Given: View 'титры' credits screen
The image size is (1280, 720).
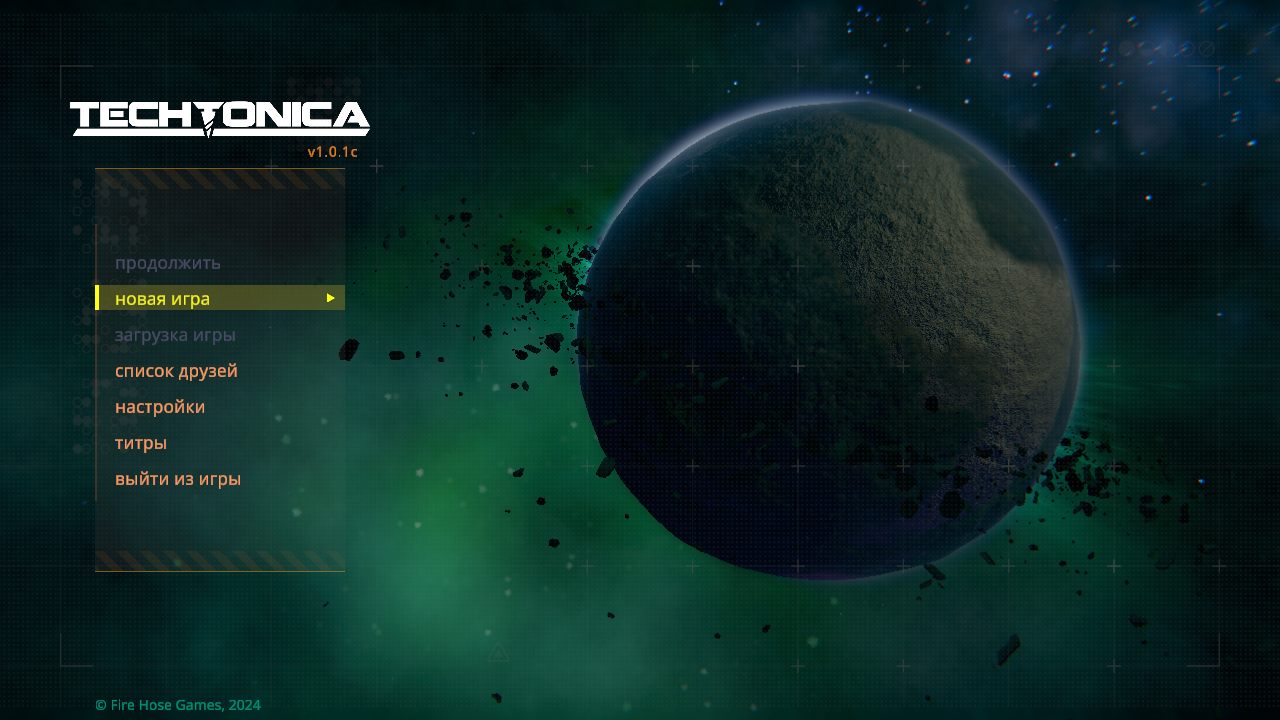Looking at the screenshot, I should [140, 443].
